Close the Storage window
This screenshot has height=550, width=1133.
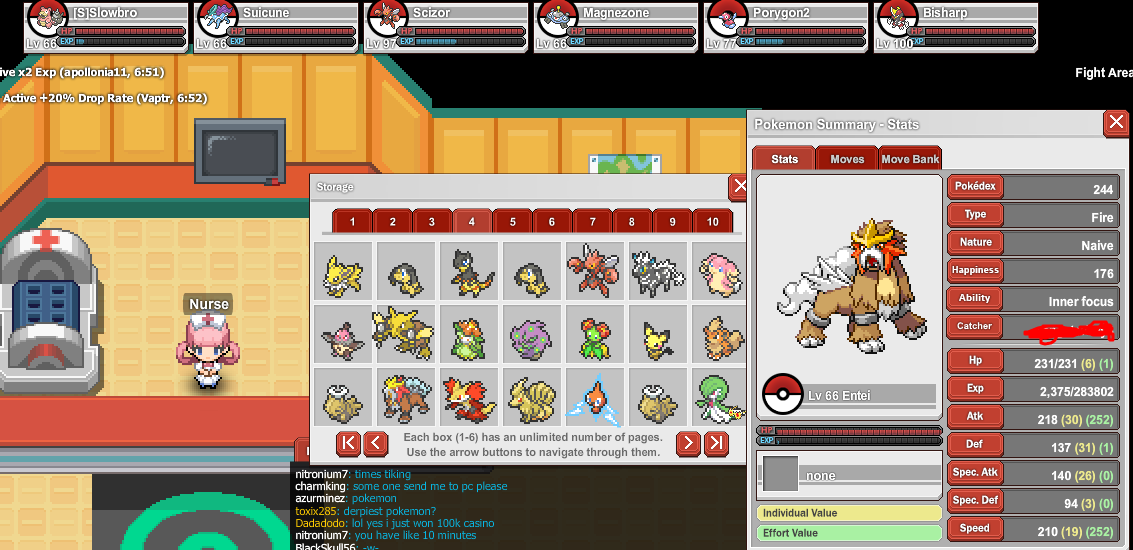click(739, 186)
